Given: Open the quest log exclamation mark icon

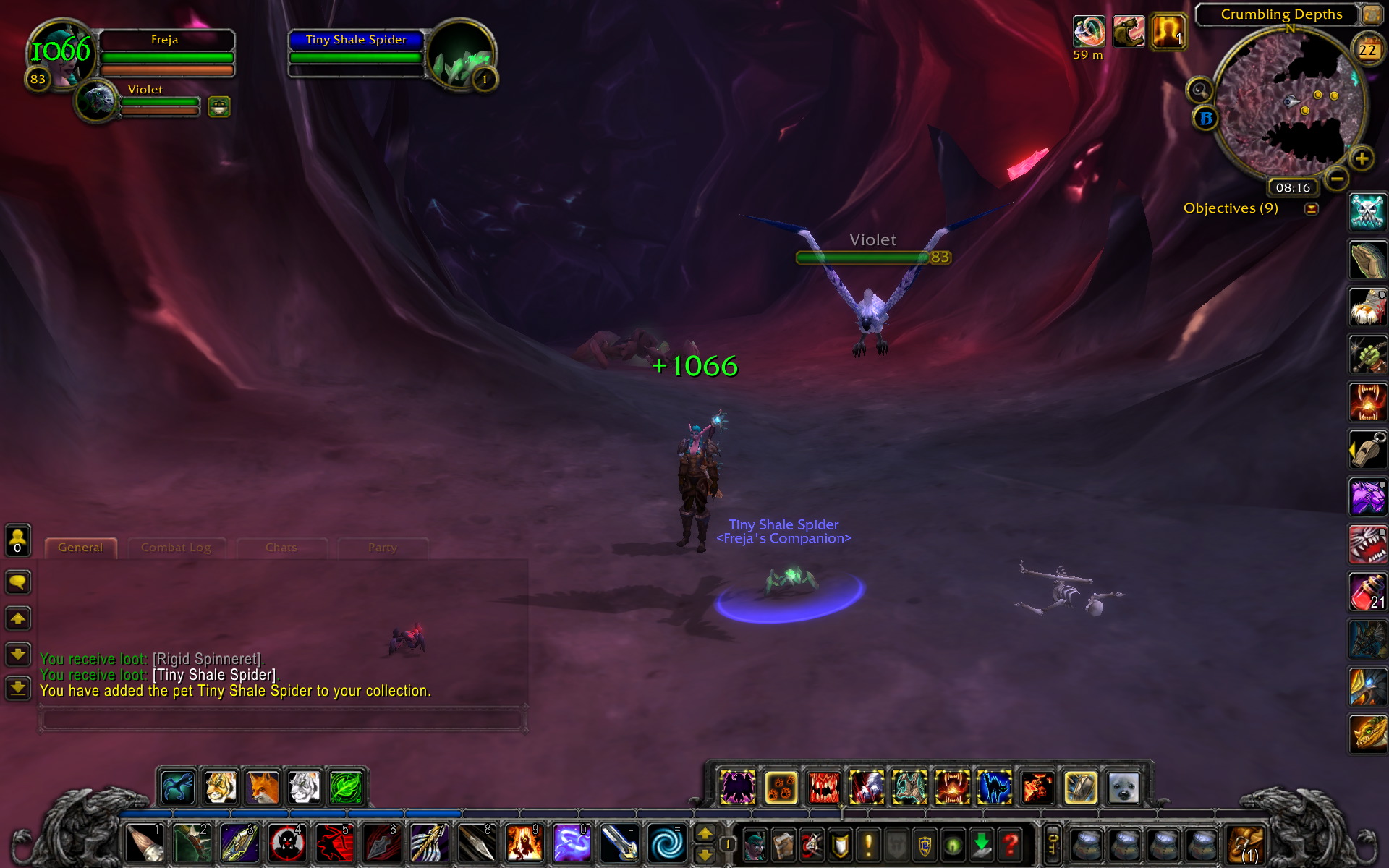Looking at the screenshot, I should tap(868, 843).
